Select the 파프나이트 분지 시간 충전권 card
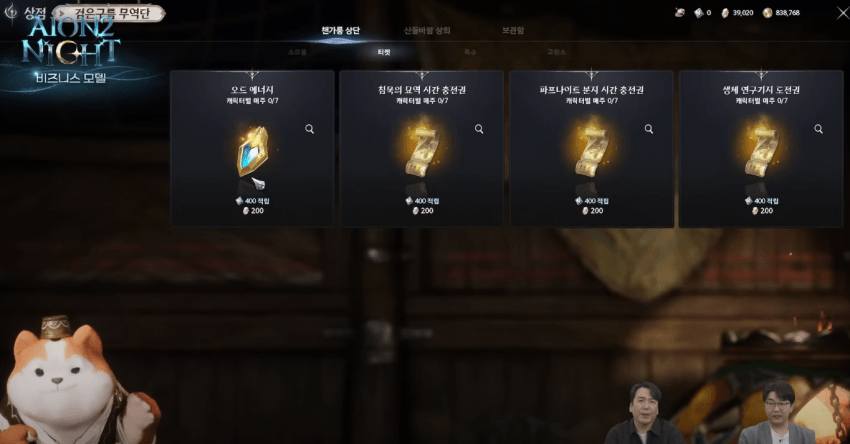 592,149
